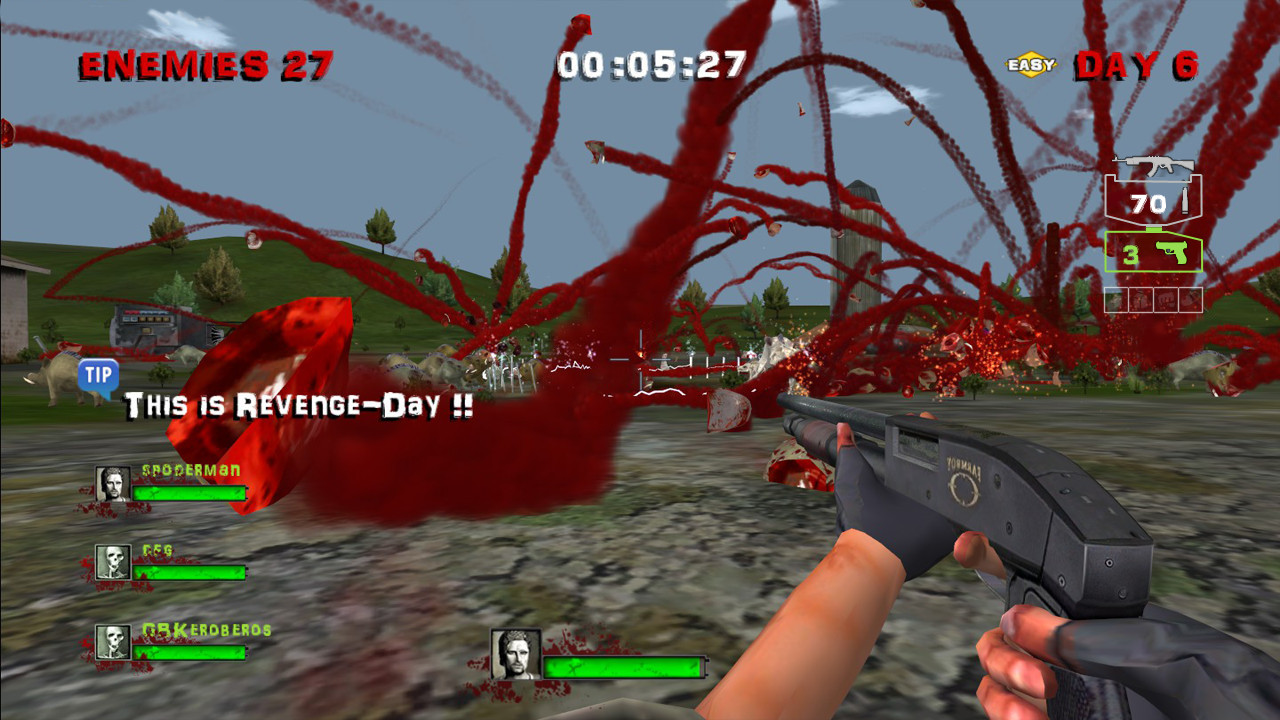Click the EASY difficulty badge icon
The width and height of the screenshot is (1280, 720).
click(1030, 62)
